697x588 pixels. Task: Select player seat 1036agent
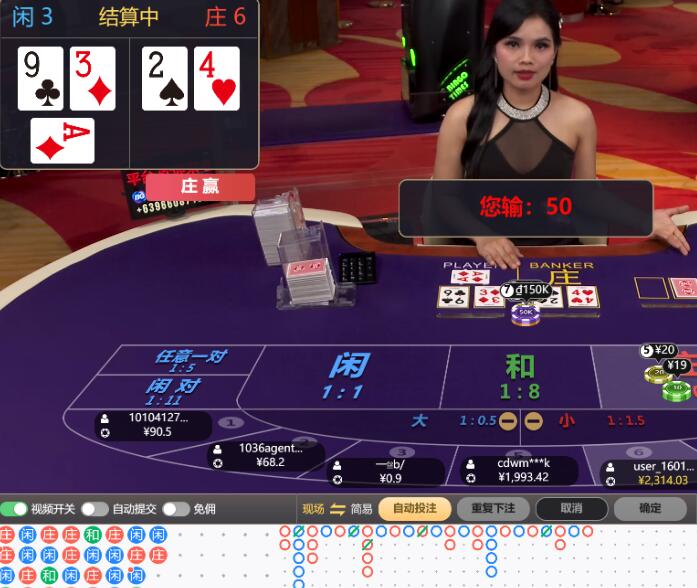pos(265,455)
